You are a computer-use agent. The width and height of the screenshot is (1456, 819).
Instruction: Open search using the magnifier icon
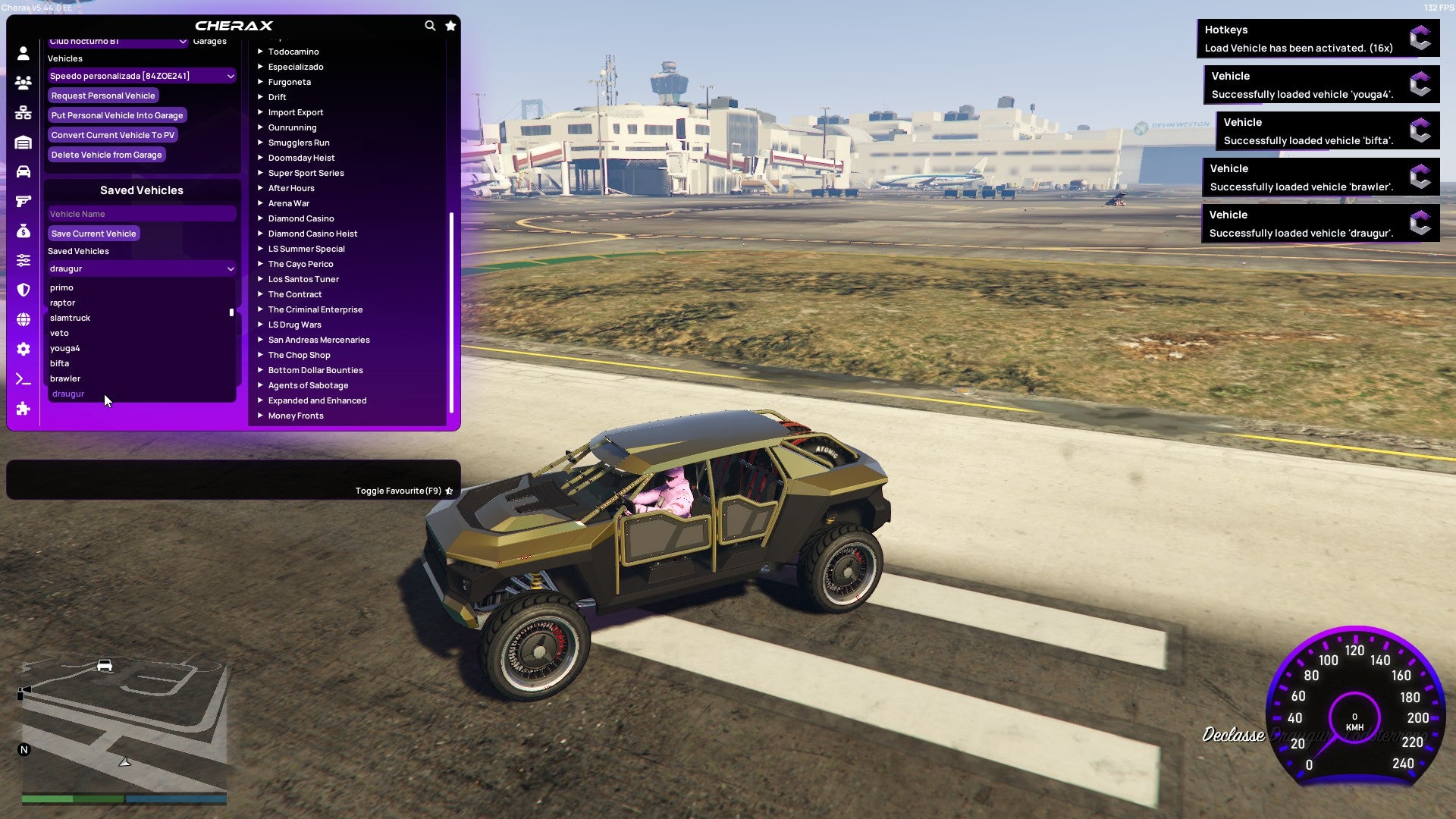(430, 25)
